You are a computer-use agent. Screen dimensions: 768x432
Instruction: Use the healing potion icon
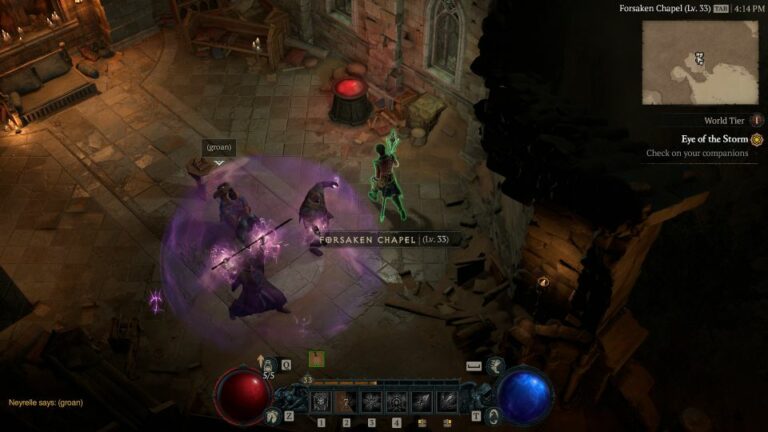[x=269, y=366]
